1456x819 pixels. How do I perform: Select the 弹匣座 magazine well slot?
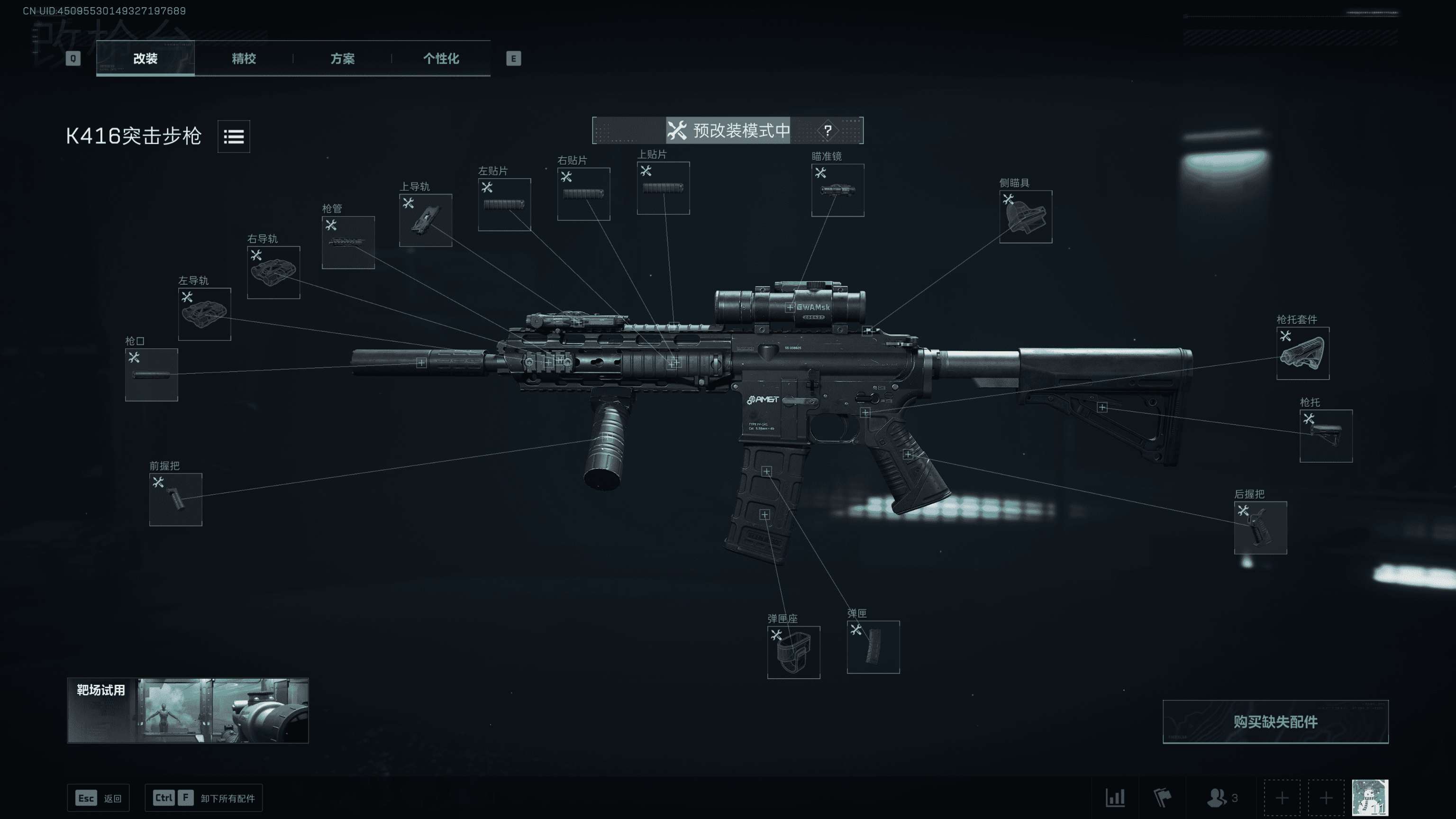[x=793, y=652]
